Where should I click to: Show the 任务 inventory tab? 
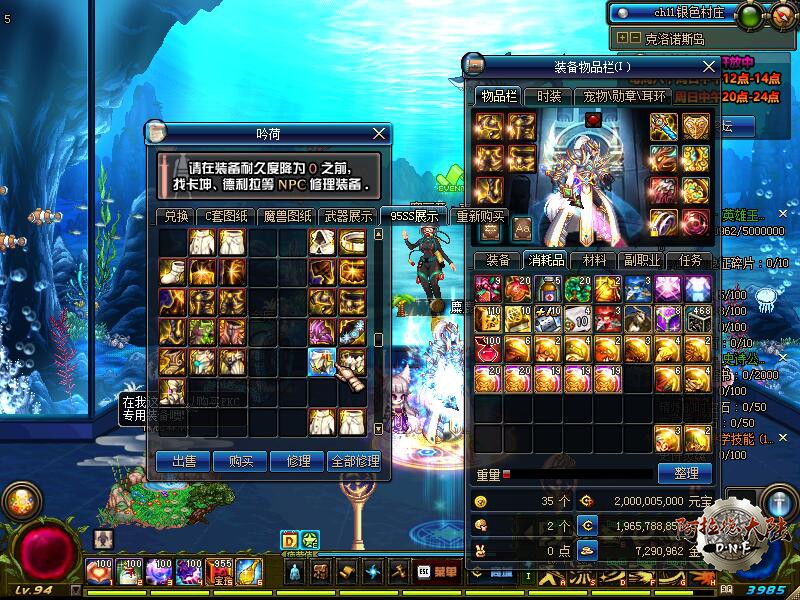[x=690, y=260]
